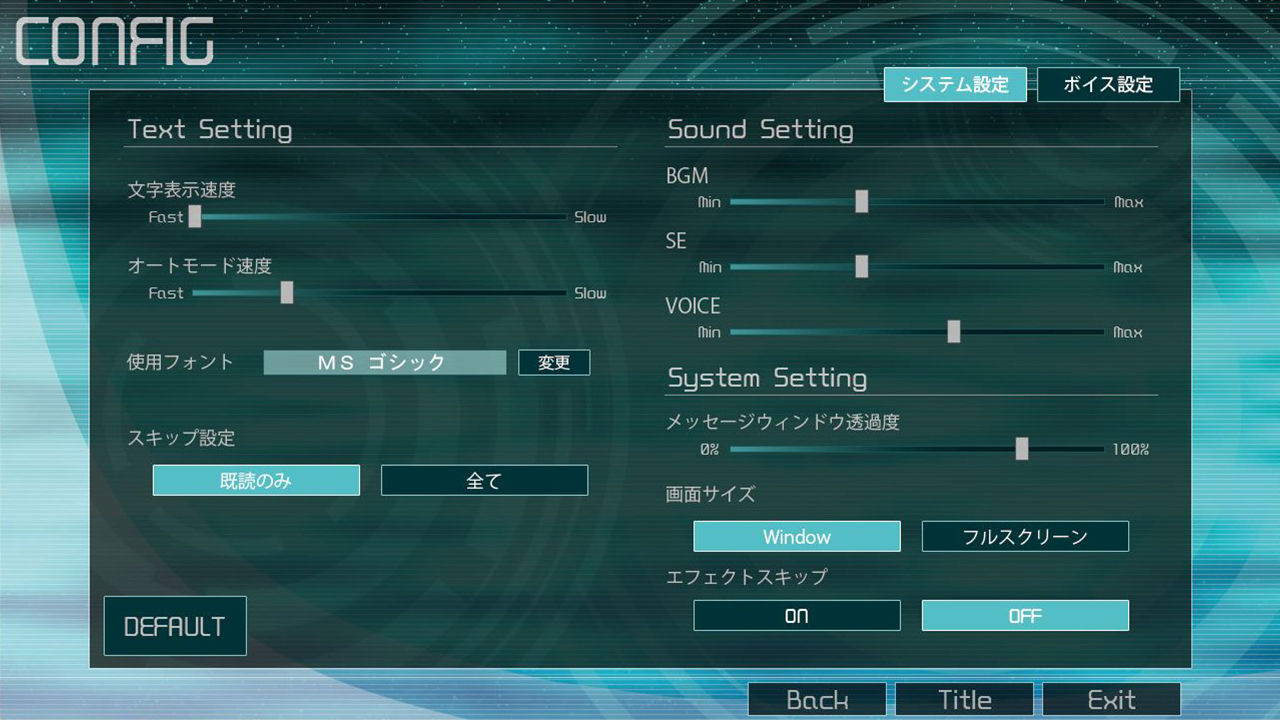The height and width of the screenshot is (720, 1280).
Task: Select 既読のみ skip setting
Action: (x=255, y=480)
